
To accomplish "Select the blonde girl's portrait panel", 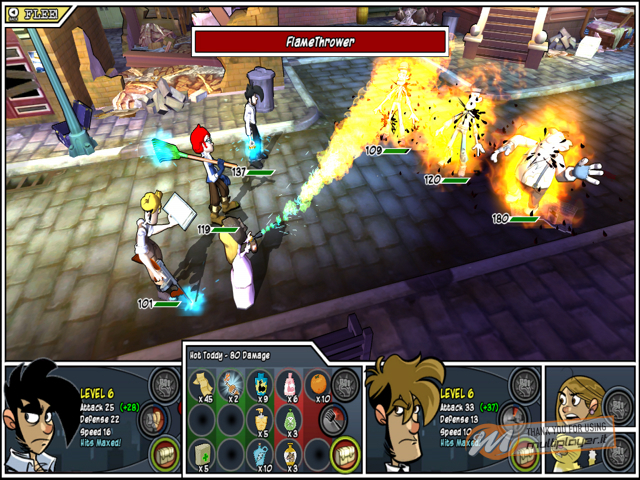I will [577, 396].
